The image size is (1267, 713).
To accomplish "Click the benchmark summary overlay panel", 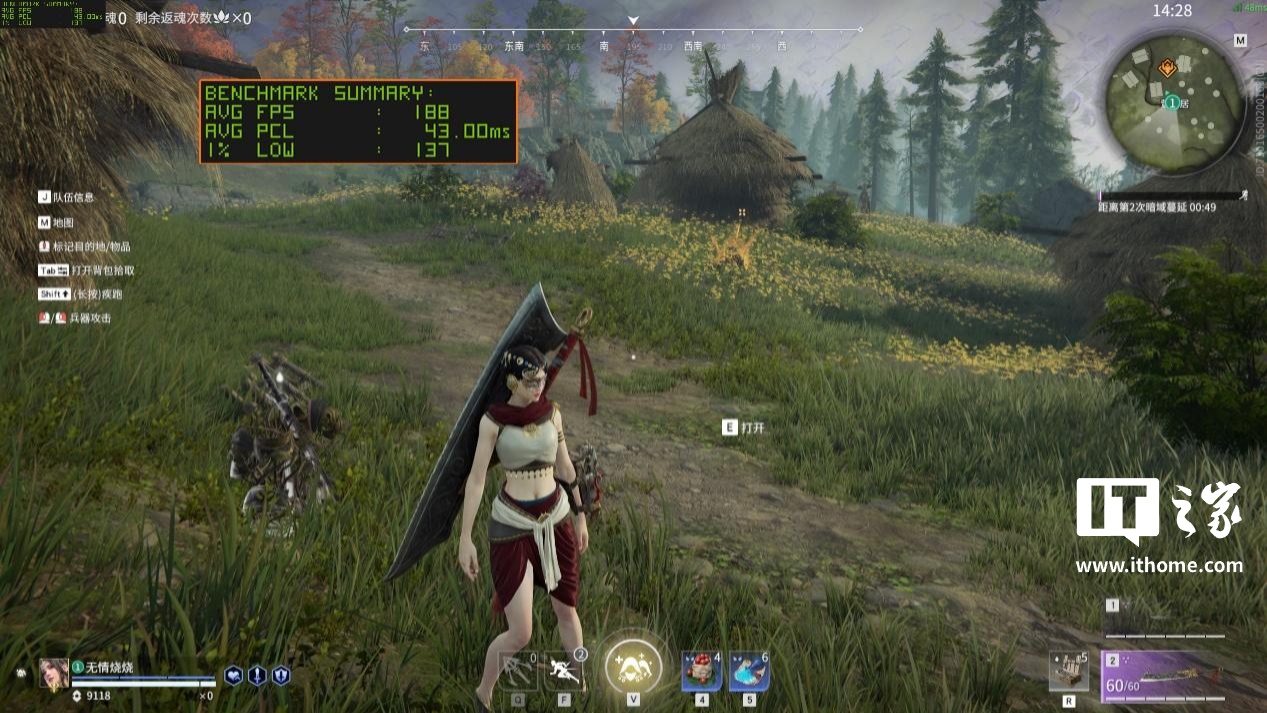I will point(359,121).
